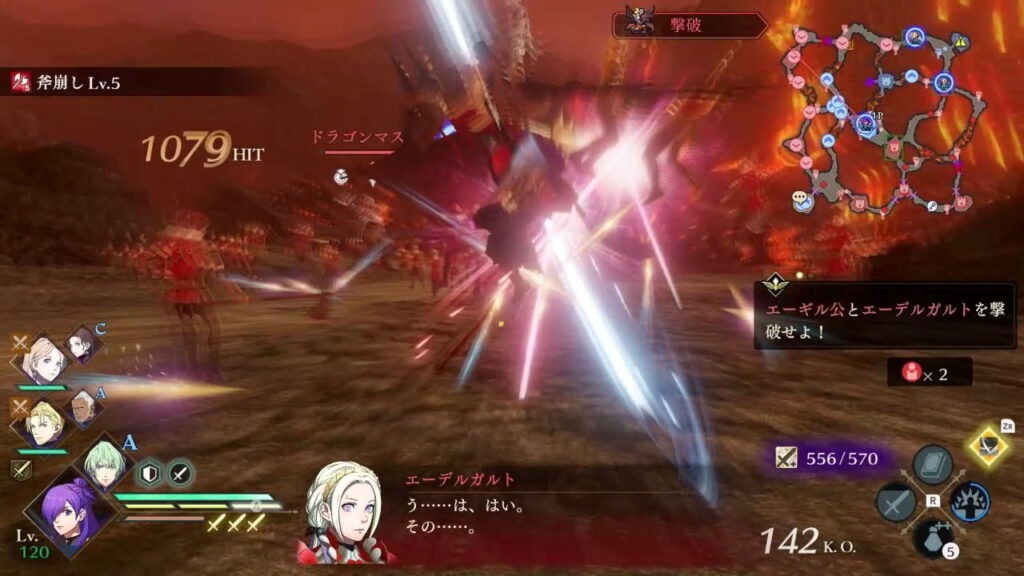Select the weapon durability sword icon
This screenshot has width=1024, height=576.
[788, 459]
